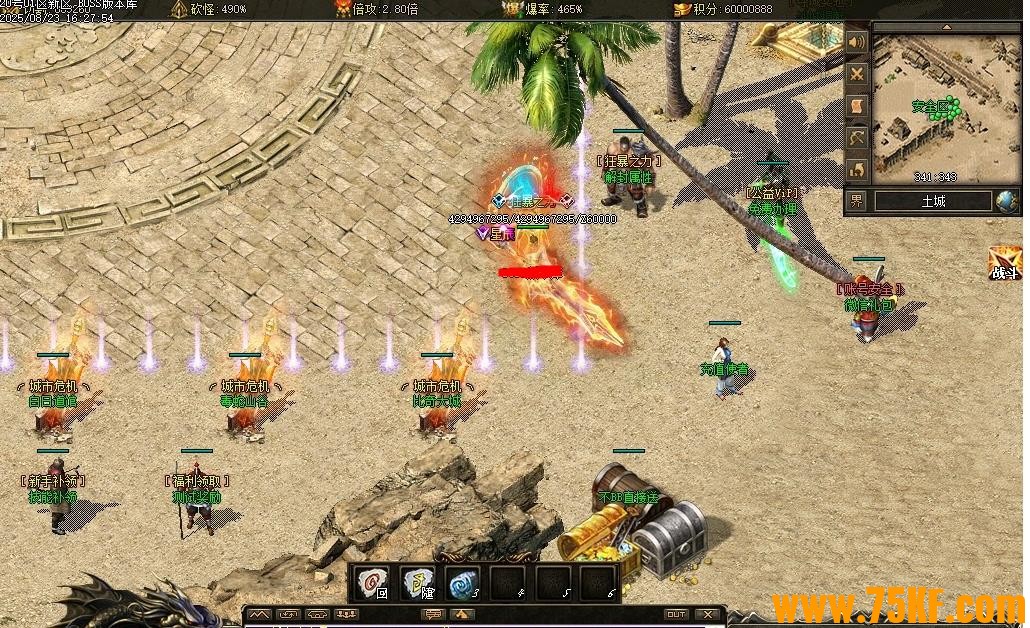Activate the 战斗 combat mode button
Image resolution: width=1030 pixels, height=628 pixels.
pos(1005,264)
